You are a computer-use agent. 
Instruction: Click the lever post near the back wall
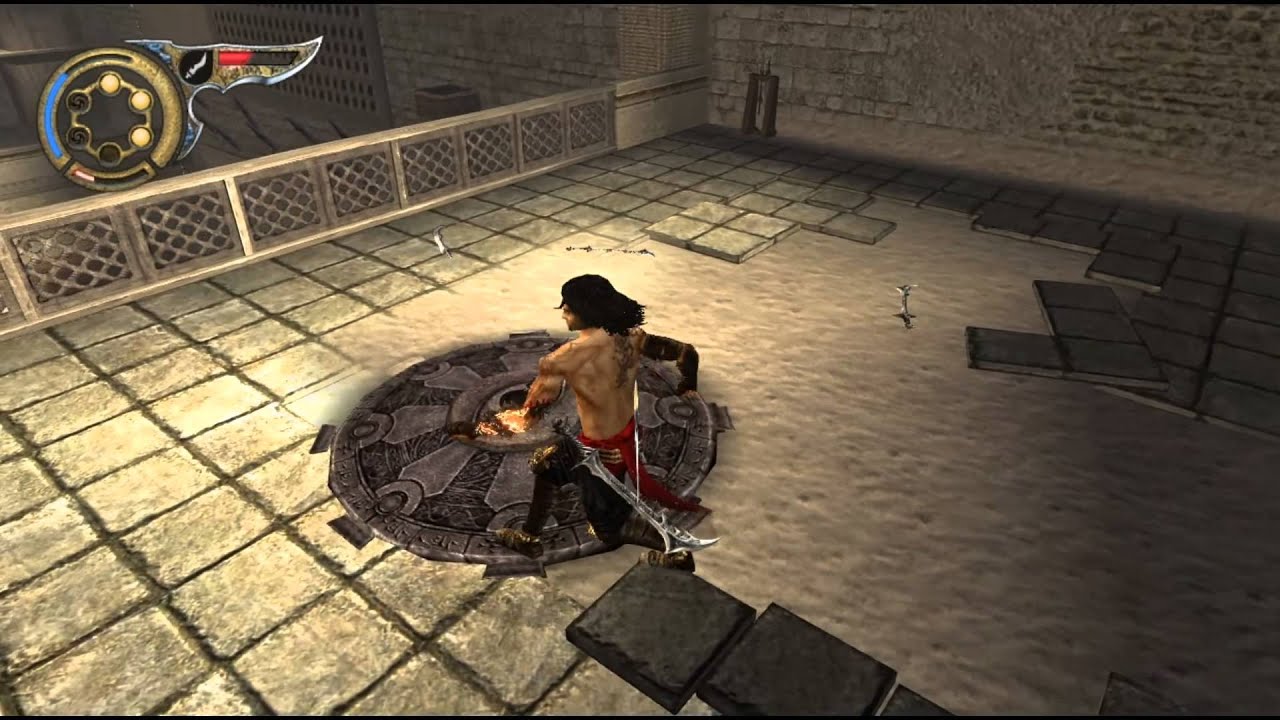[x=762, y=95]
